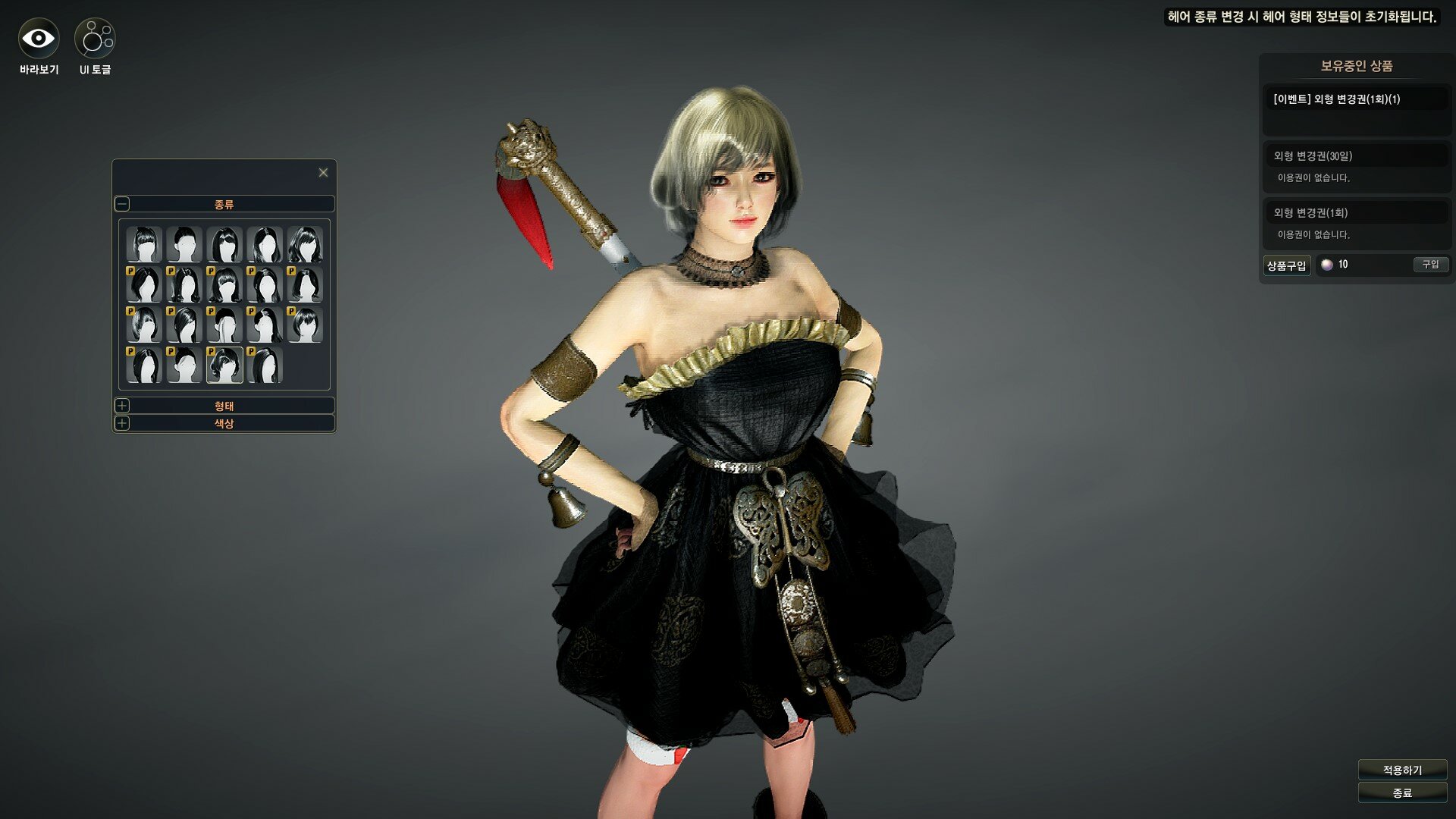The image size is (1456, 819).
Task: Click the 구입 purchase button
Action: [x=1430, y=265]
